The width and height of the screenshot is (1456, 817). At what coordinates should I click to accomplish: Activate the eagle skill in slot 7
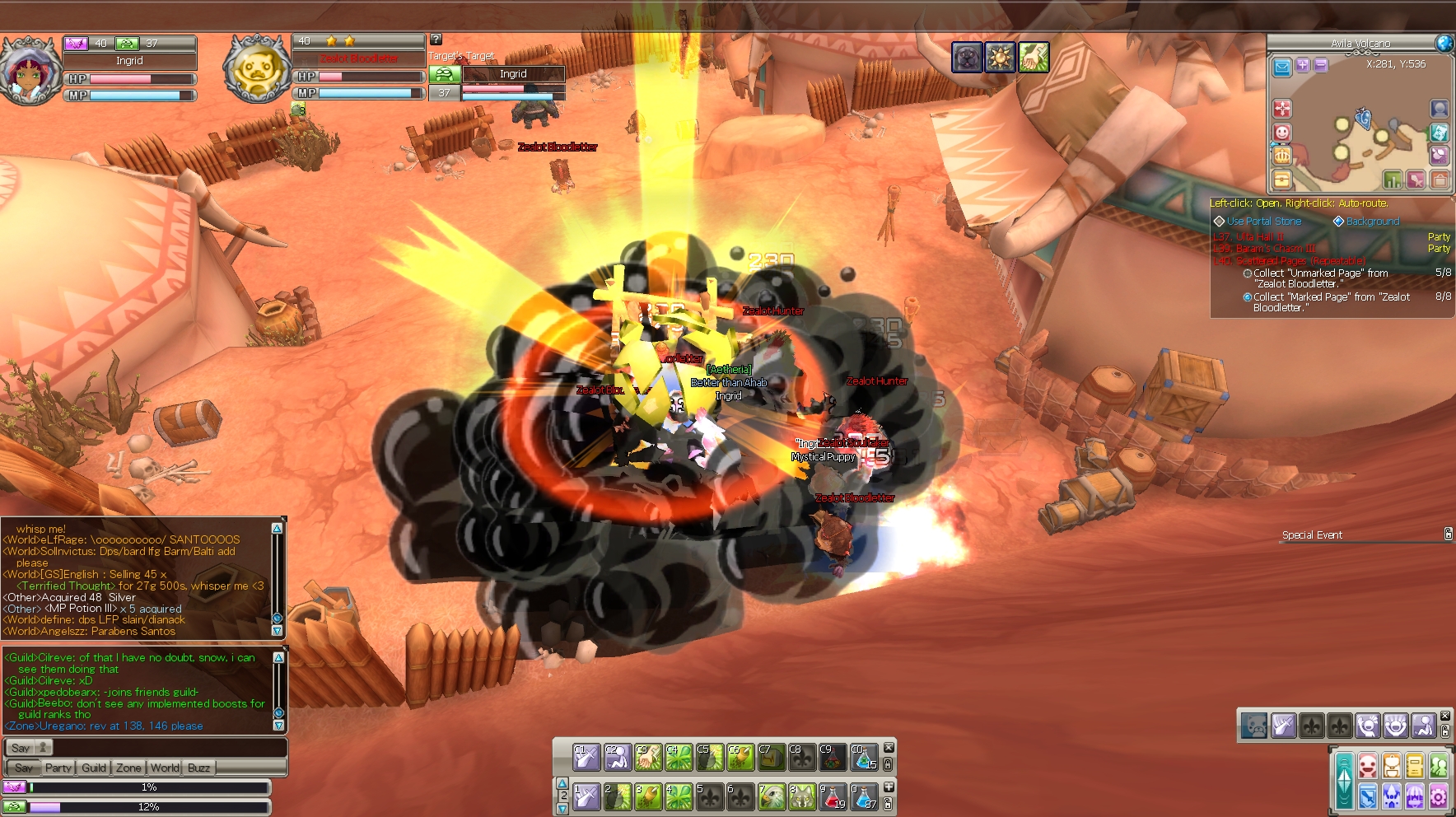(x=771, y=796)
